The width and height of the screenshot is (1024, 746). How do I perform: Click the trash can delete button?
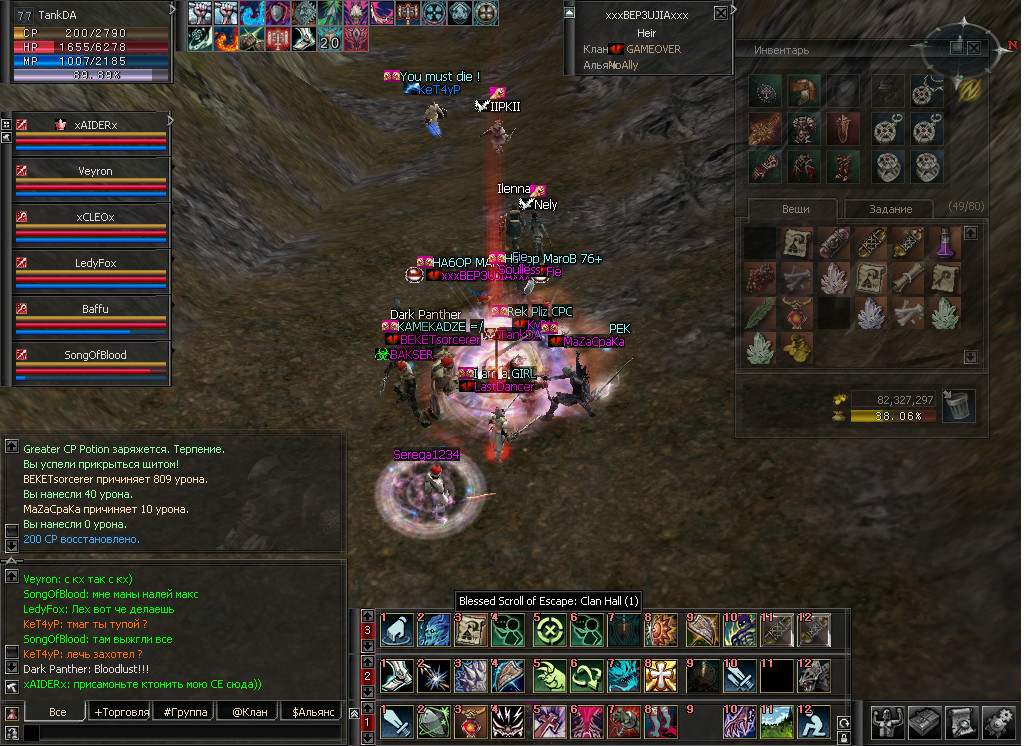tap(958, 405)
